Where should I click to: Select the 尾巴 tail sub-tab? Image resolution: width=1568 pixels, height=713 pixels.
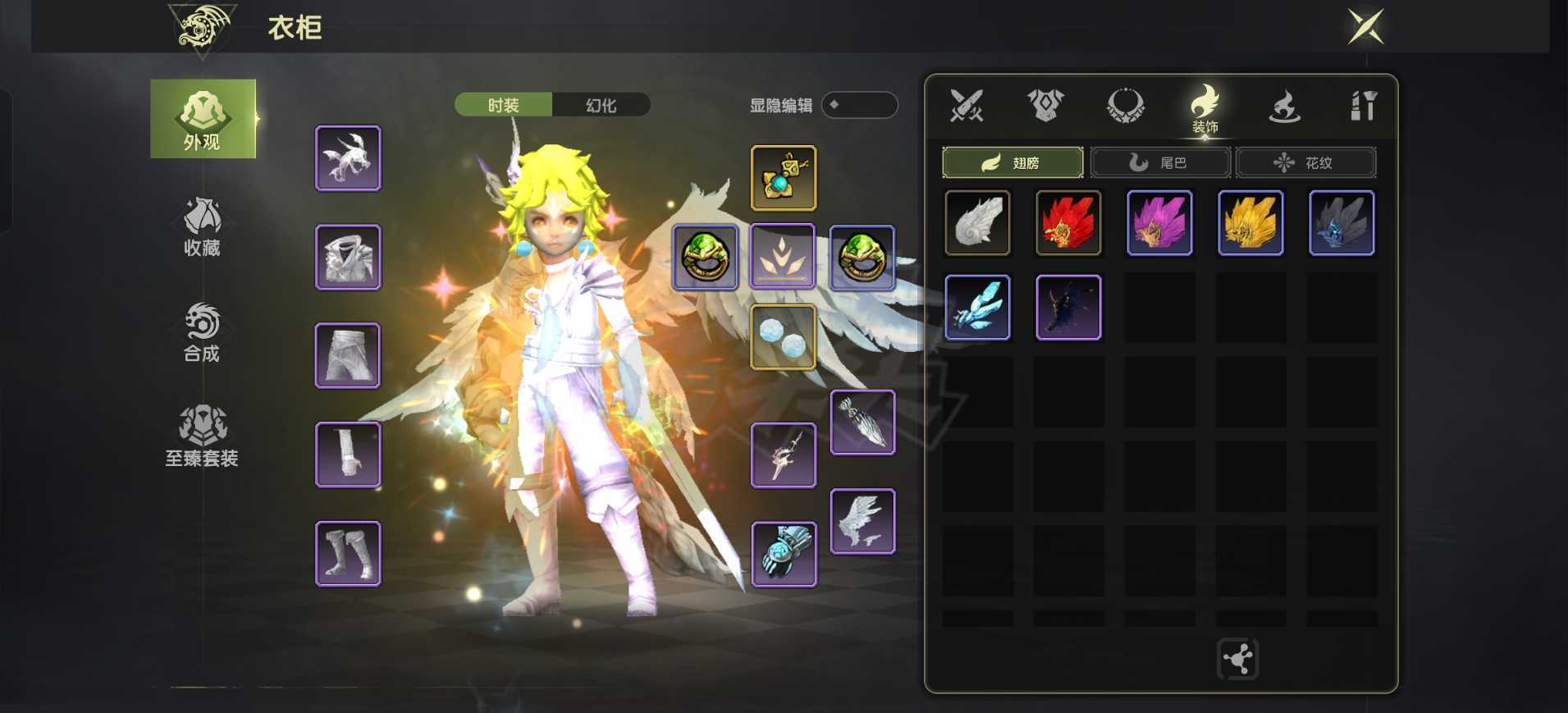(1159, 162)
